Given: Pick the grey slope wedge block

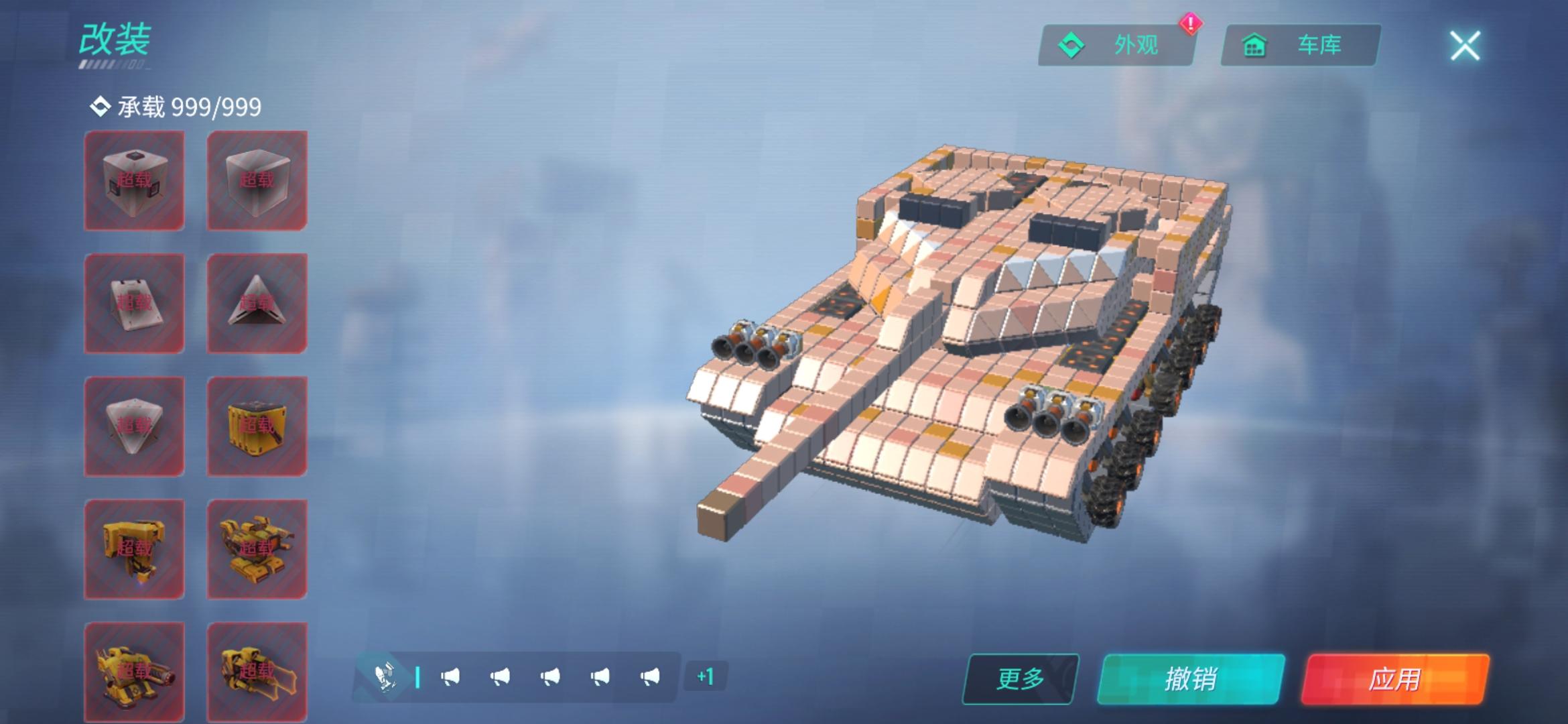Looking at the screenshot, I should [x=134, y=303].
